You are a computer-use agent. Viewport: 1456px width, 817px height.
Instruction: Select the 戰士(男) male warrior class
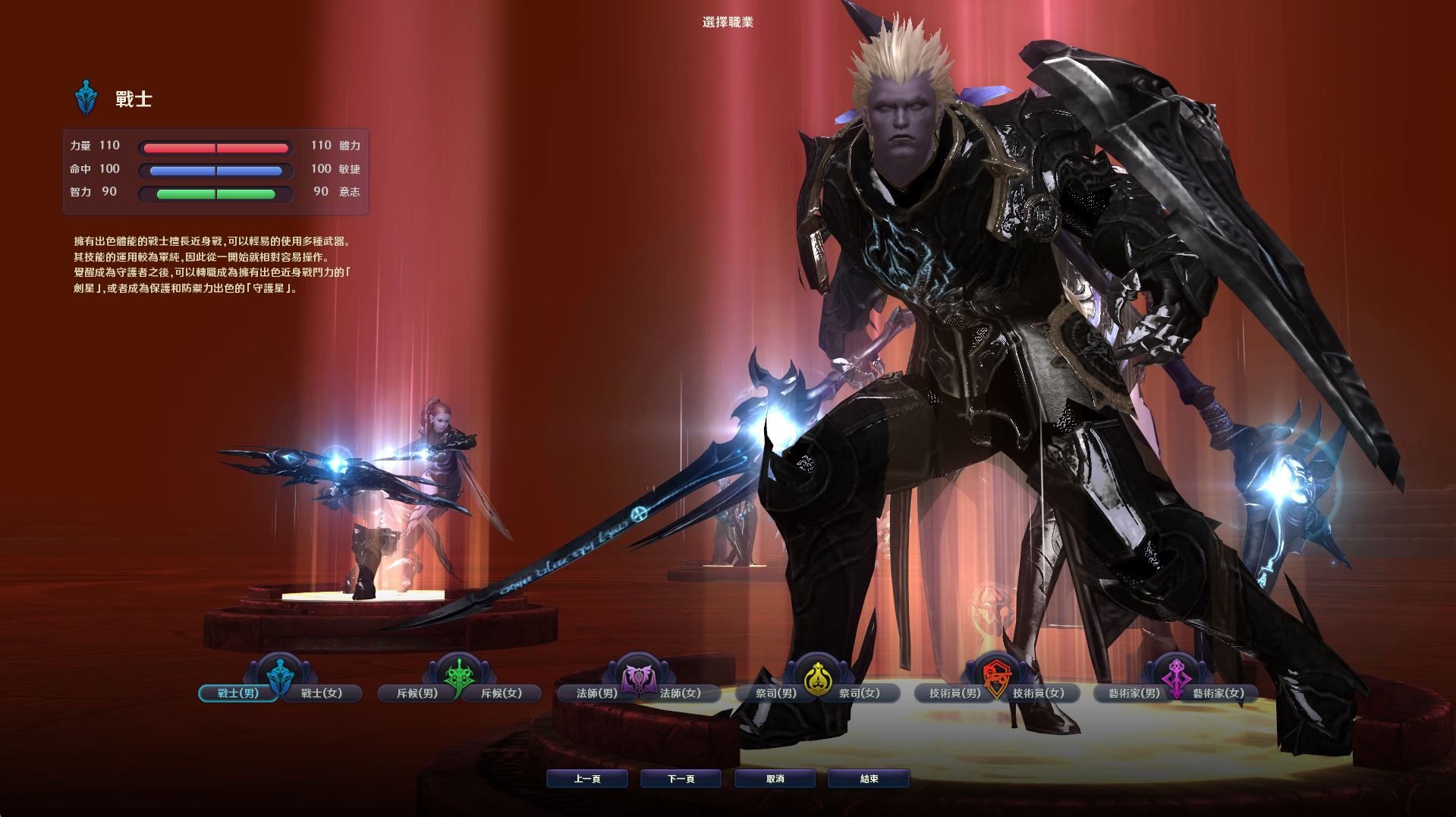click(x=237, y=693)
